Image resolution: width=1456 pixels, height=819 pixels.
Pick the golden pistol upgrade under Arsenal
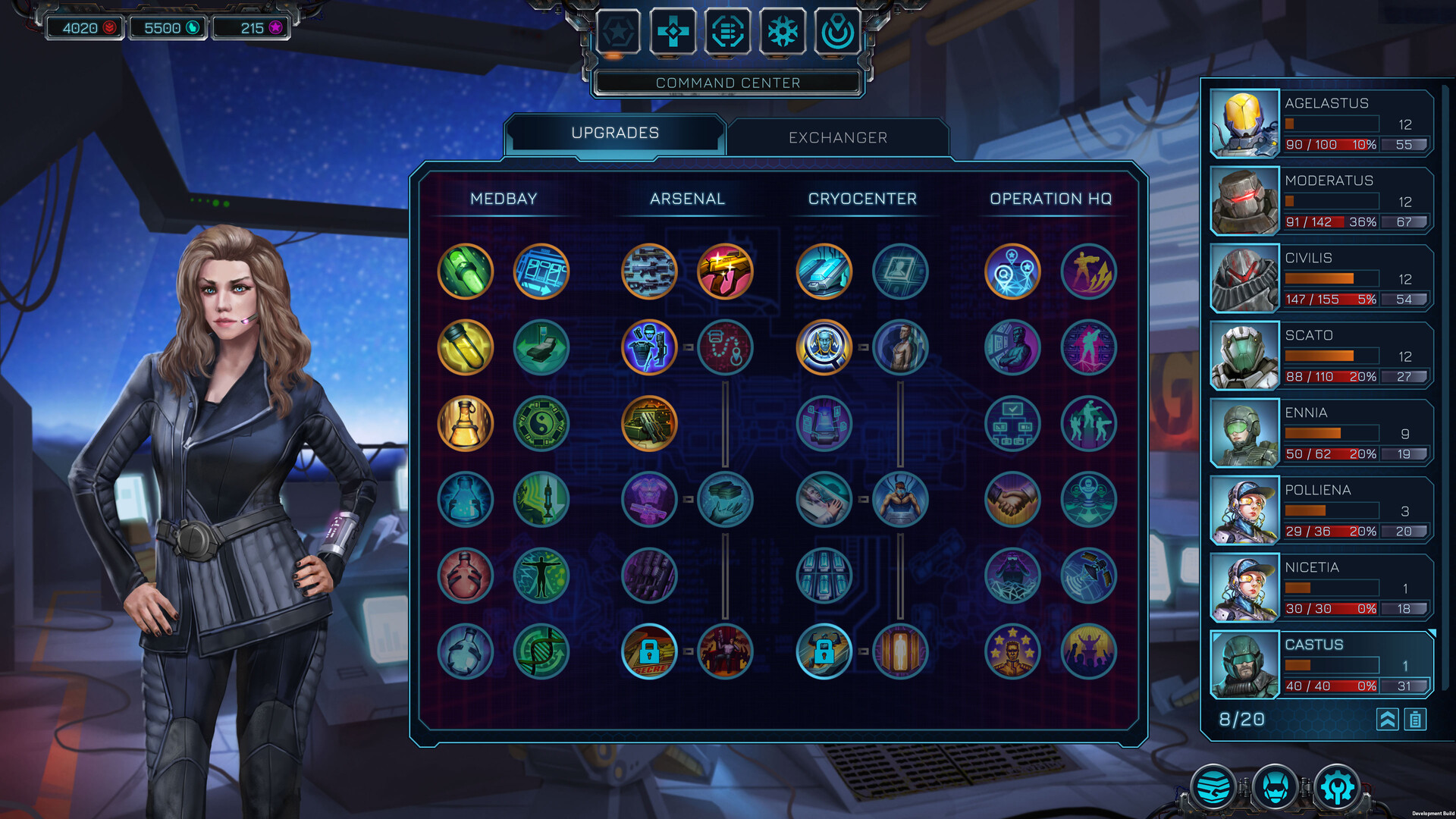(725, 271)
